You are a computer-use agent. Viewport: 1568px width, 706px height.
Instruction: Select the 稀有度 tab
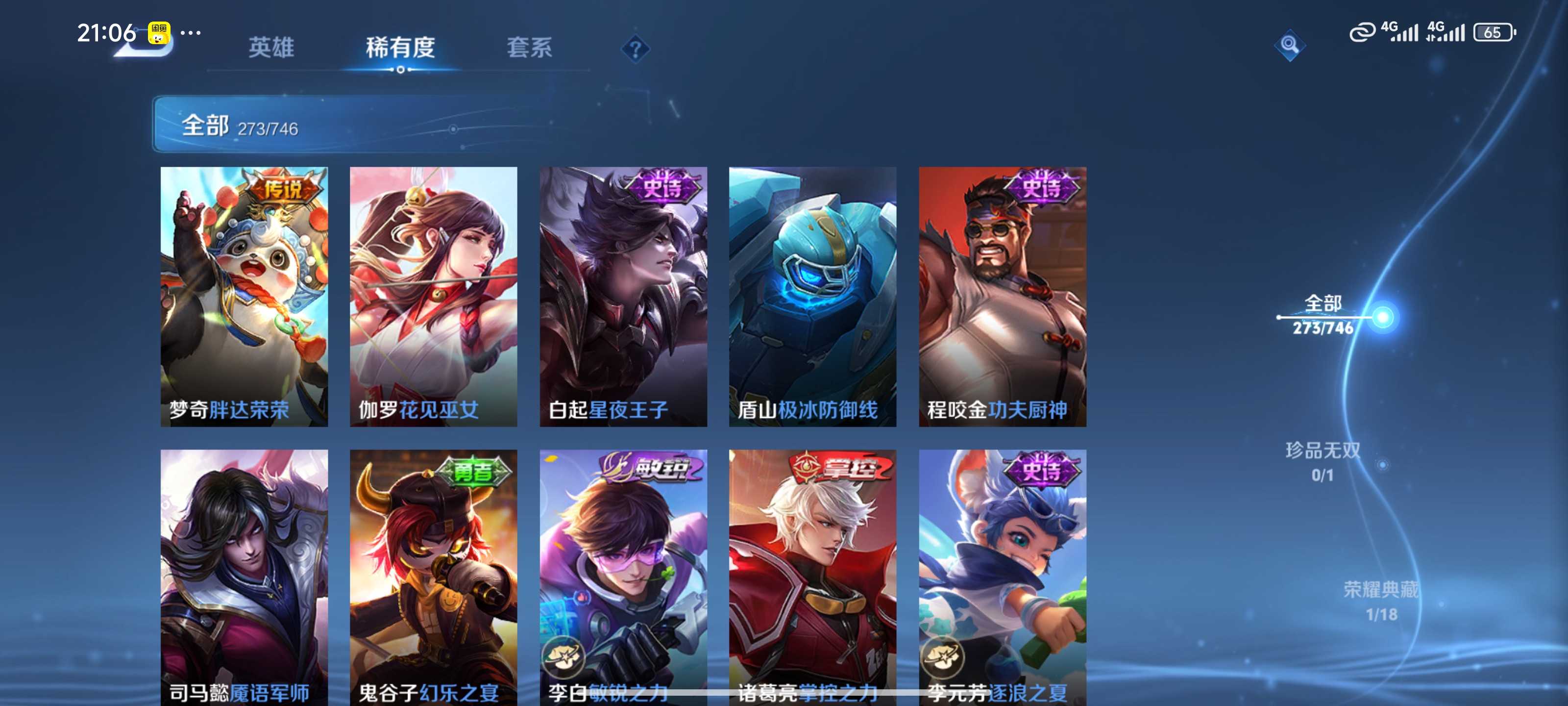coord(400,48)
